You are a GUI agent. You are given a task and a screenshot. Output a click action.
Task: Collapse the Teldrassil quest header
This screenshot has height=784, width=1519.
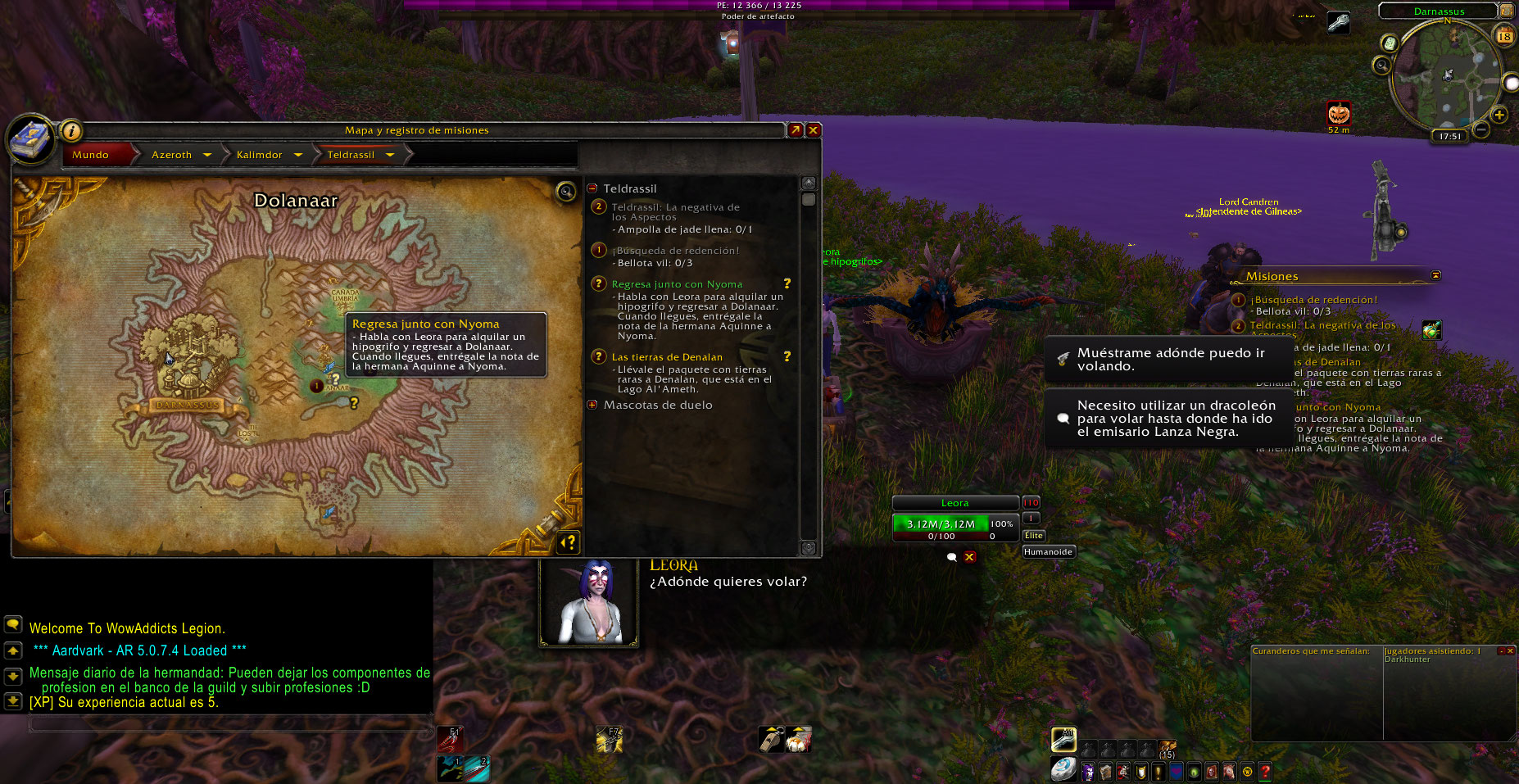(592, 188)
